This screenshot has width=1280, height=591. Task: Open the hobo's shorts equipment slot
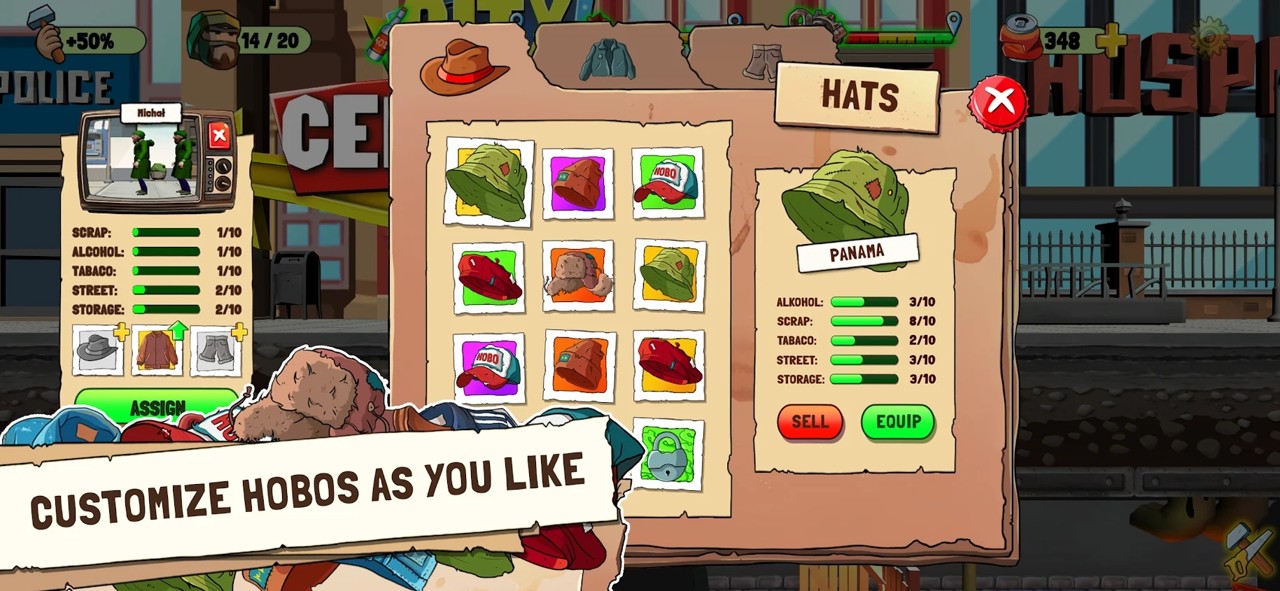(216, 350)
